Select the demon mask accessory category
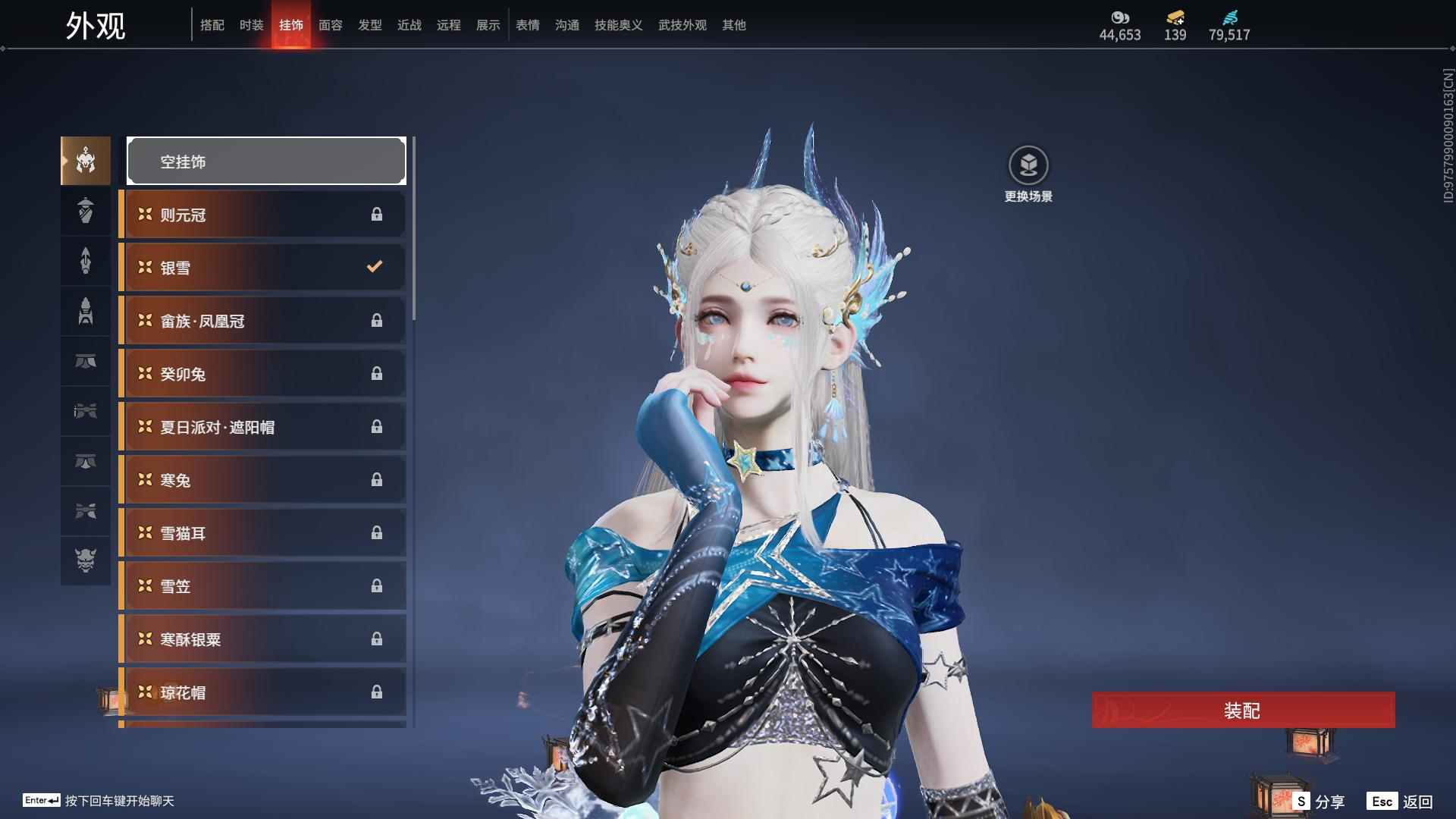This screenshot has width=1456, height=819. 86,560
